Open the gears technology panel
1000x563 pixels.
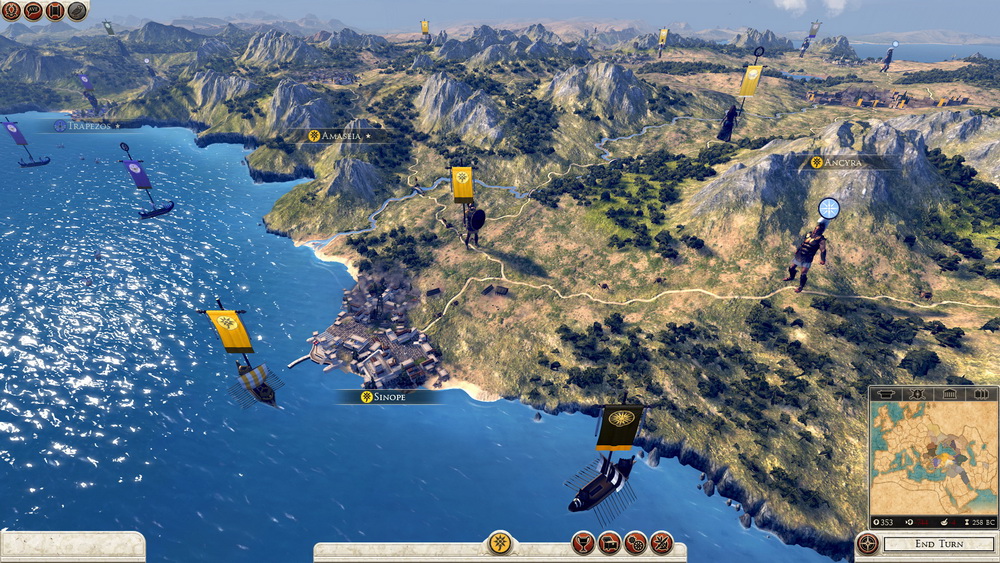[x=635, y=543]
